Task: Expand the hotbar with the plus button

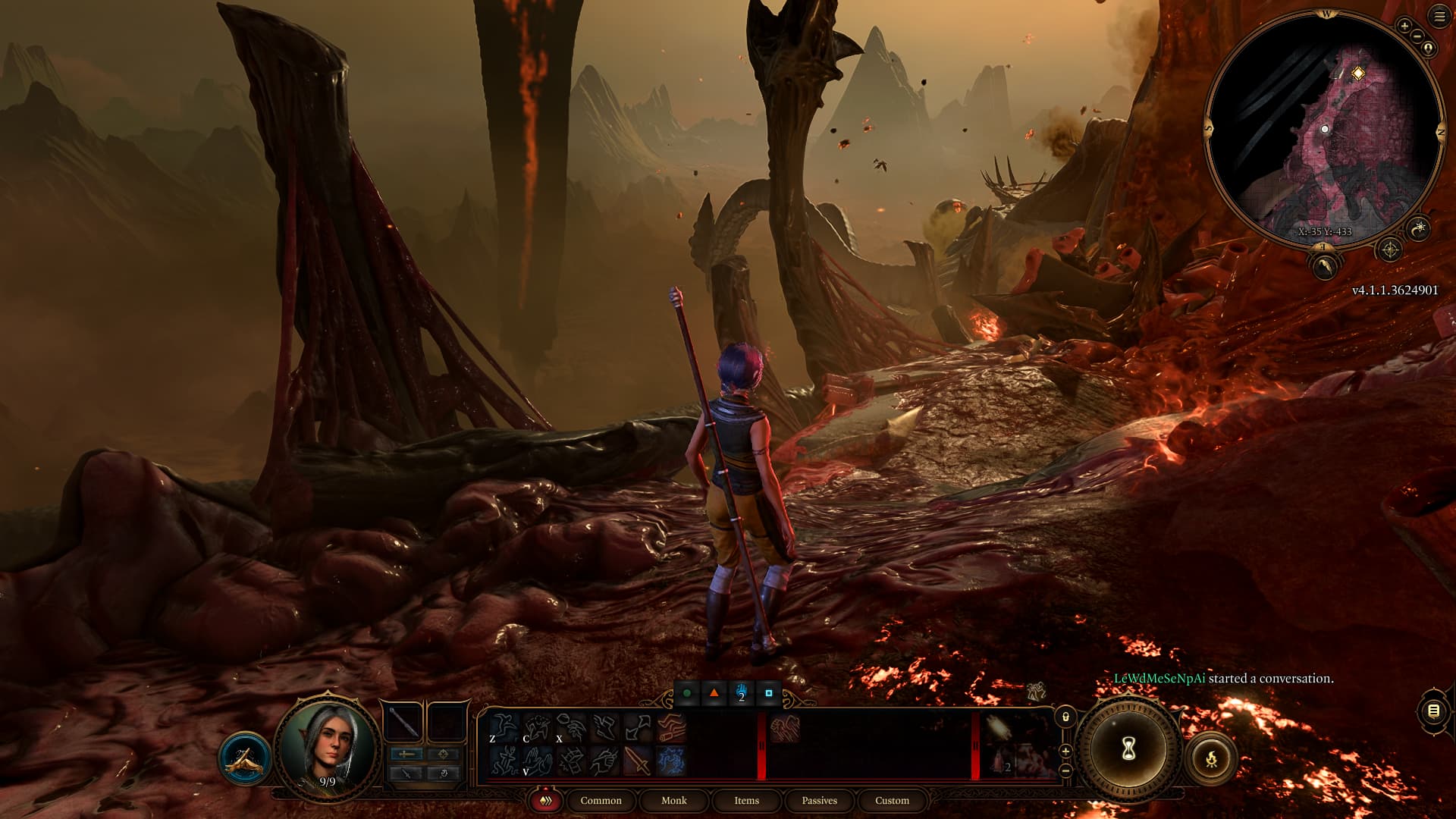Action: click(x=1066, y=750)
